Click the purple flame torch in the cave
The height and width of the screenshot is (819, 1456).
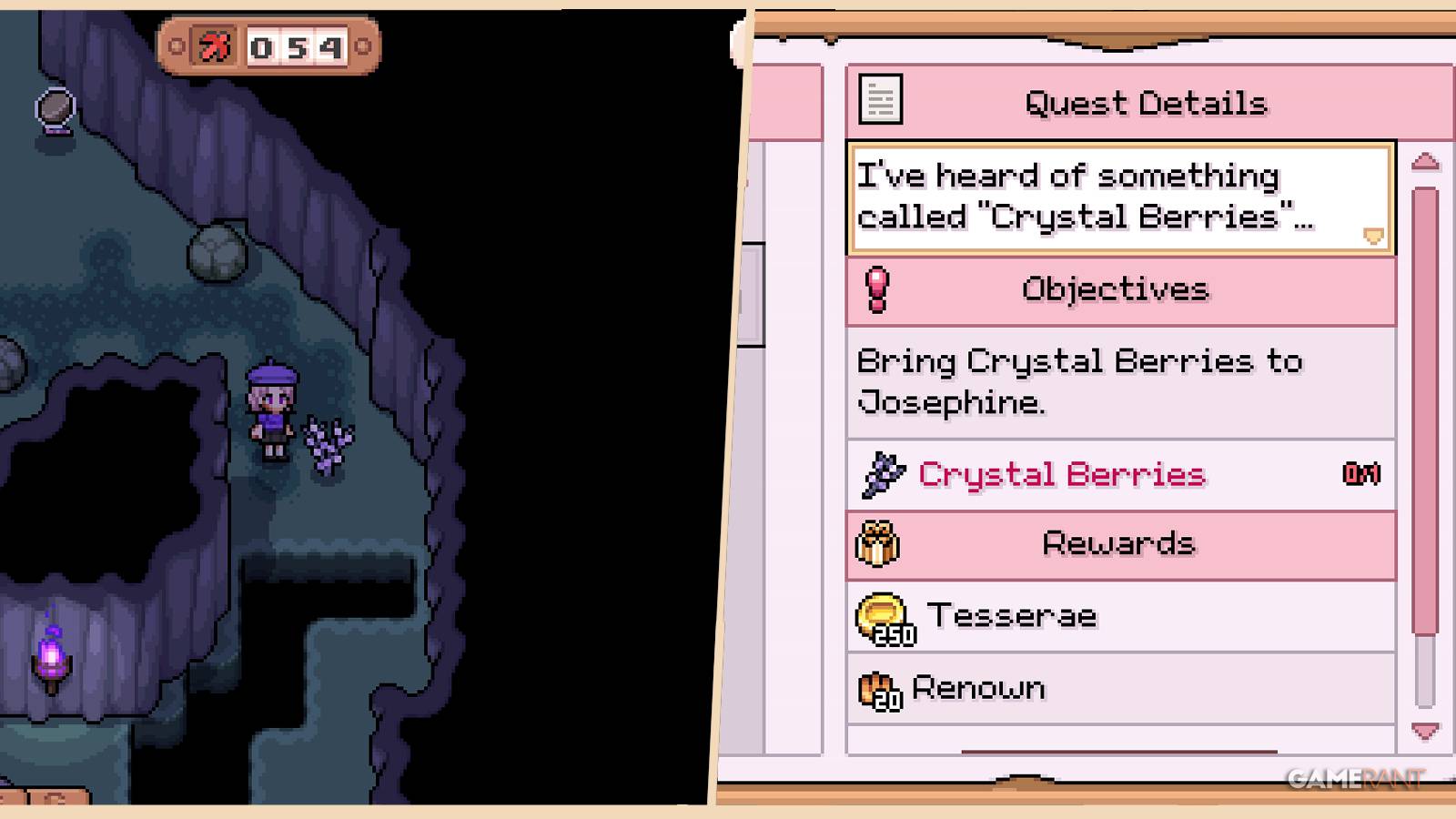tap(50, 653)
